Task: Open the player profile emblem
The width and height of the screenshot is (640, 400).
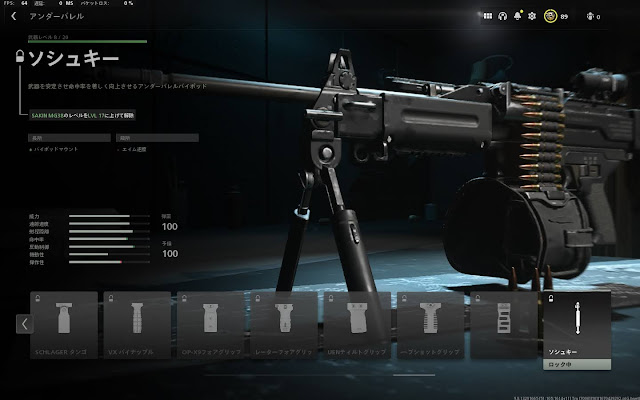Action: tap(548, 17)
